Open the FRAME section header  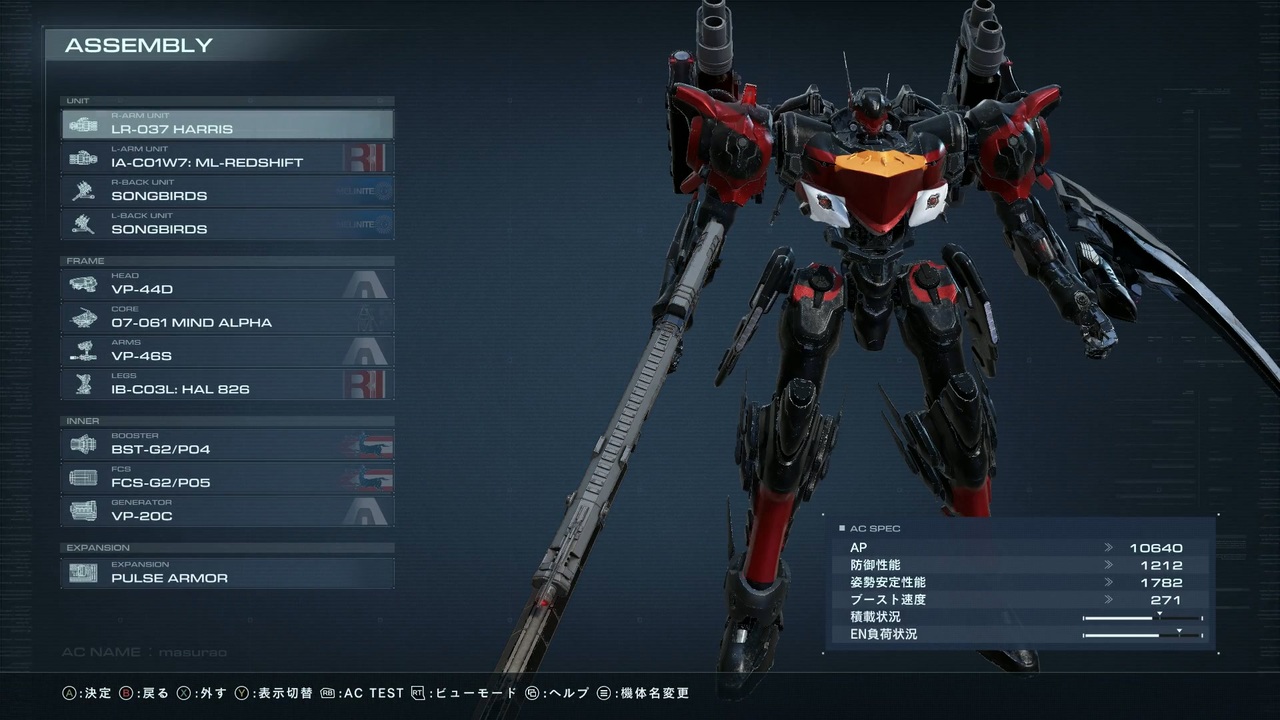pos(227,260)
